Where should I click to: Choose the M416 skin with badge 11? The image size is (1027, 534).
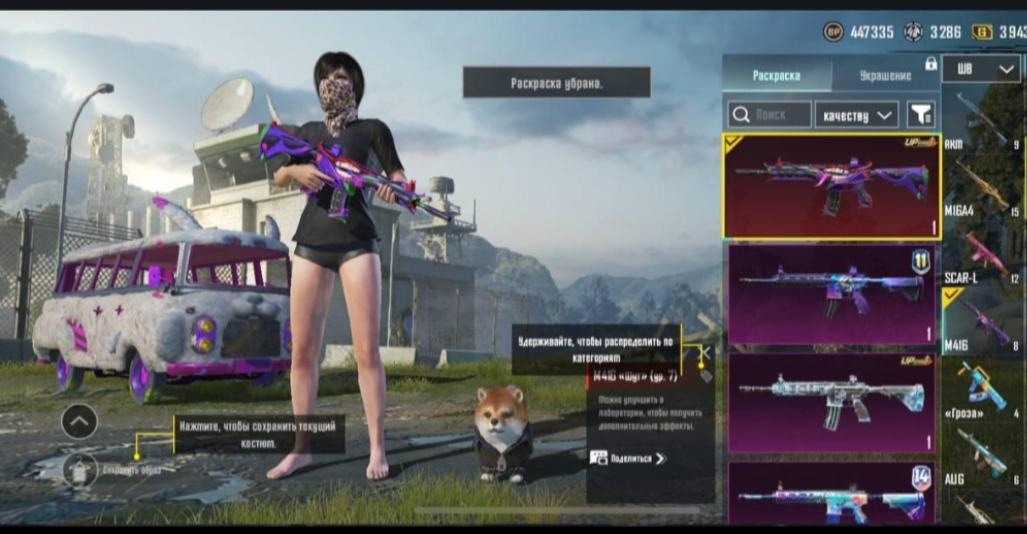[x=832, y=295]
